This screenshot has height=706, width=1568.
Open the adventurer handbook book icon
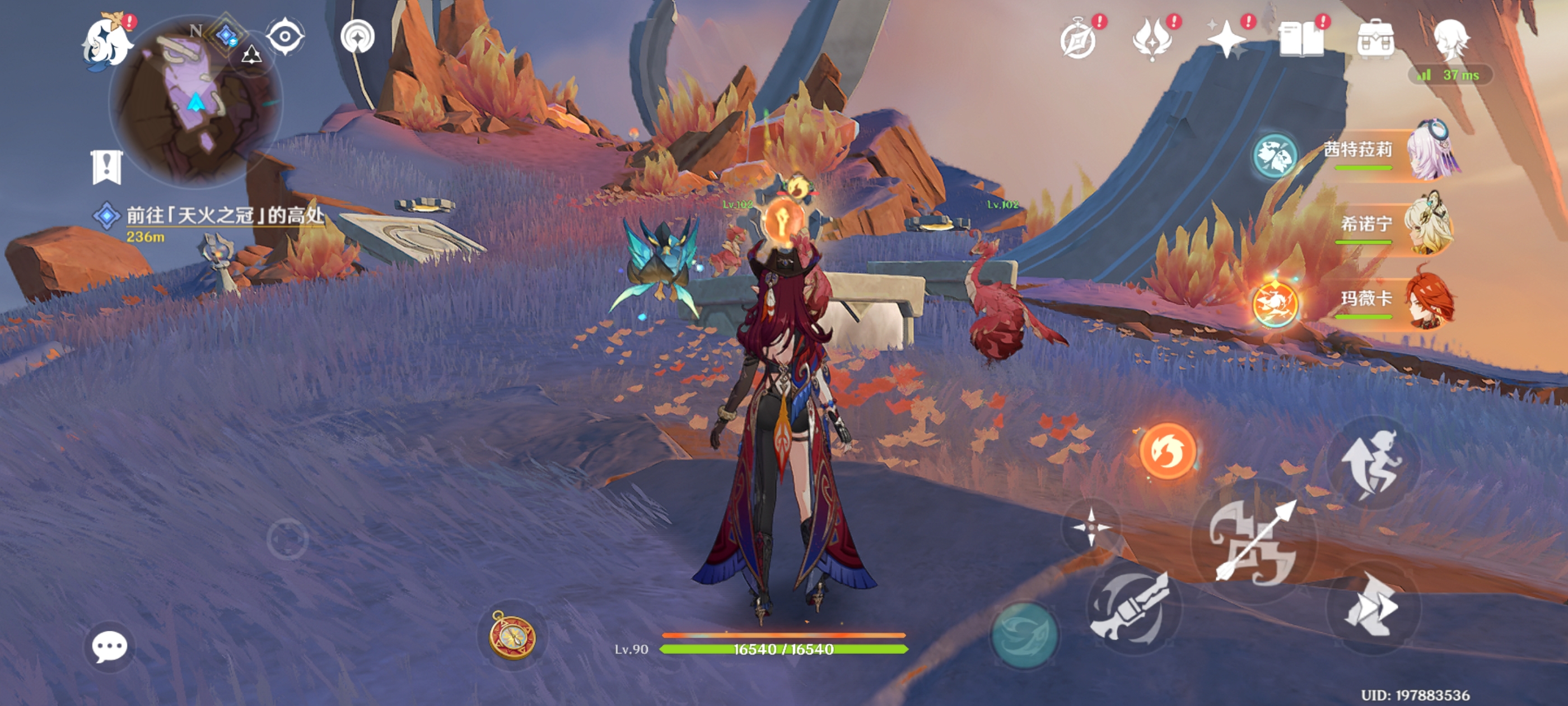coord(1301,40)
